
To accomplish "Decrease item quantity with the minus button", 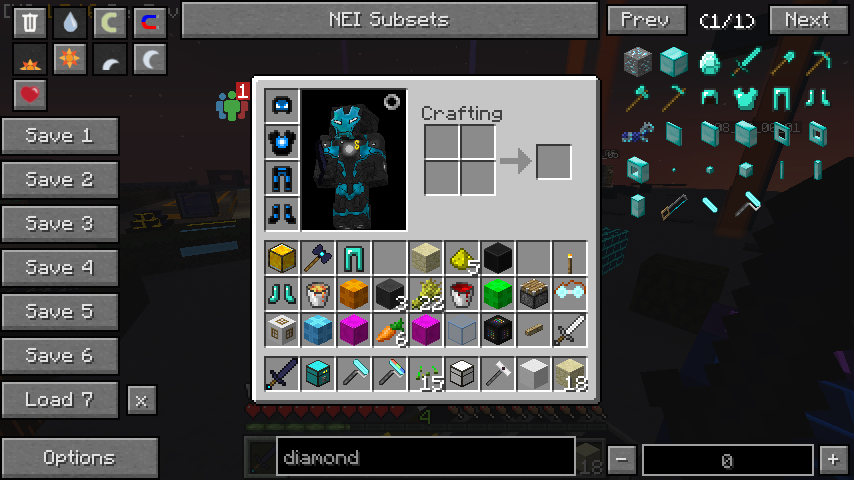I will (621, 460).
